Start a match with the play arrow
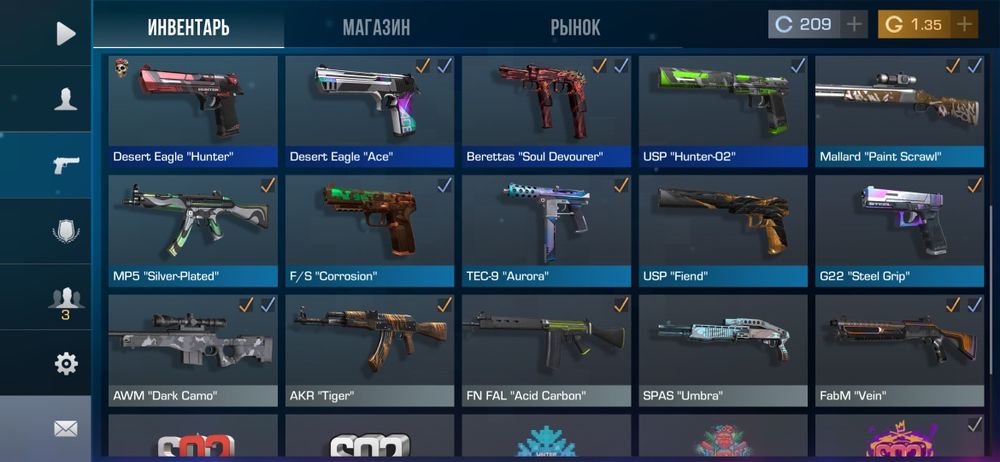This screenshot has width=1000, height=462. tap(65, 34)
